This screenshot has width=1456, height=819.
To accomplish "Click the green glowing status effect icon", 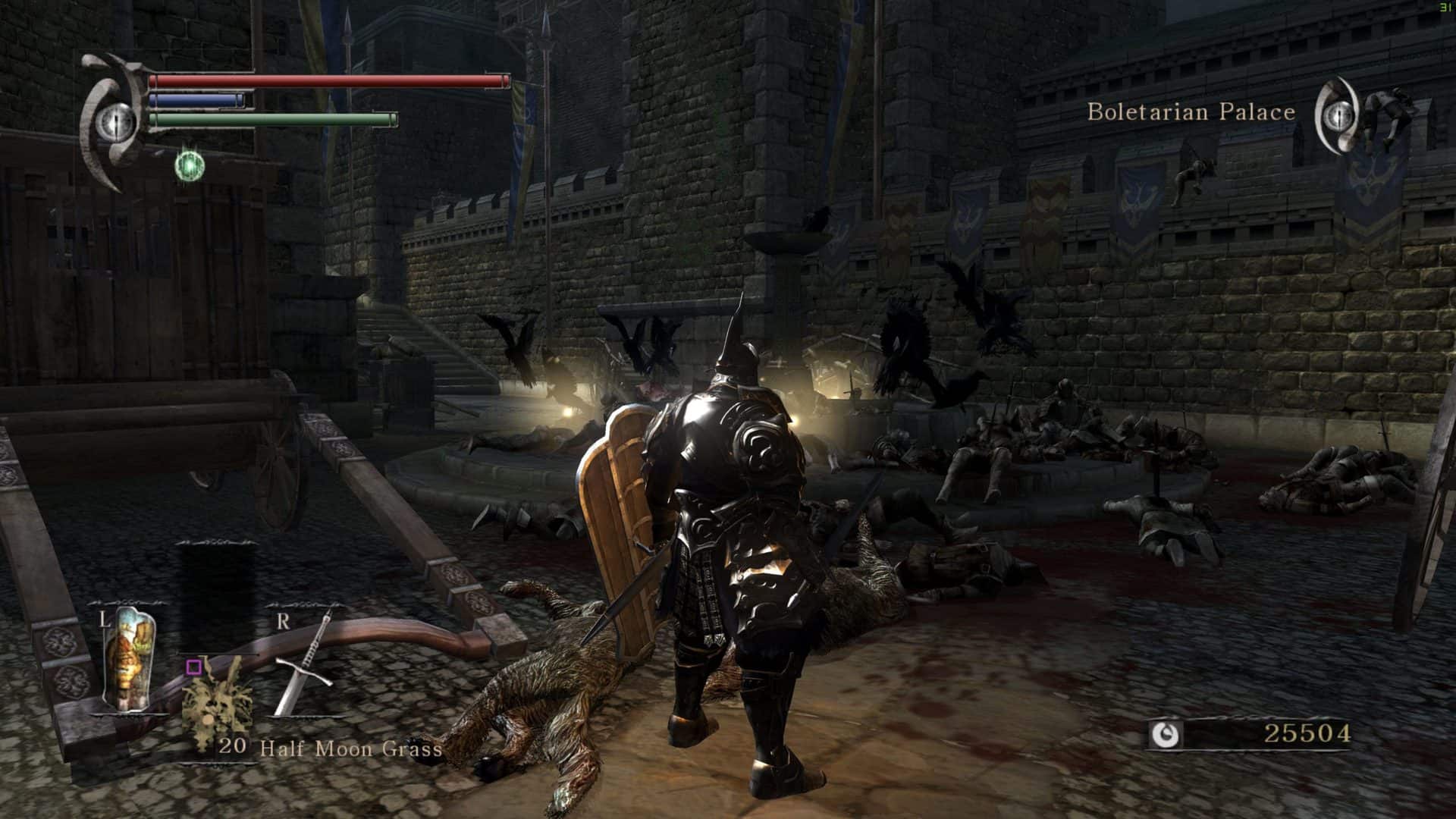I will 189,165.
